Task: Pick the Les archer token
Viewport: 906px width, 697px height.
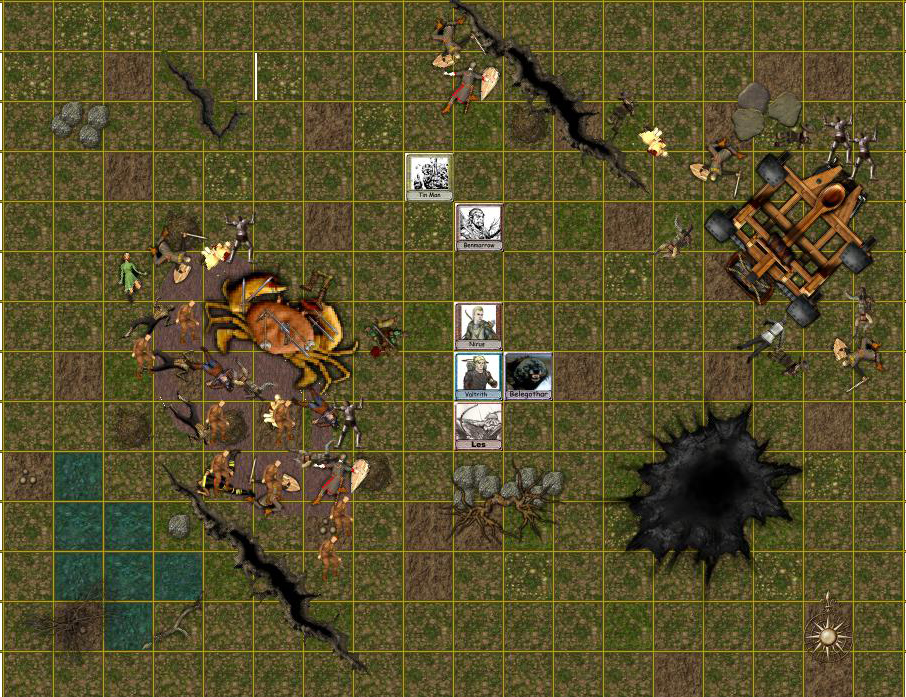Action: [x=478, y=424]
